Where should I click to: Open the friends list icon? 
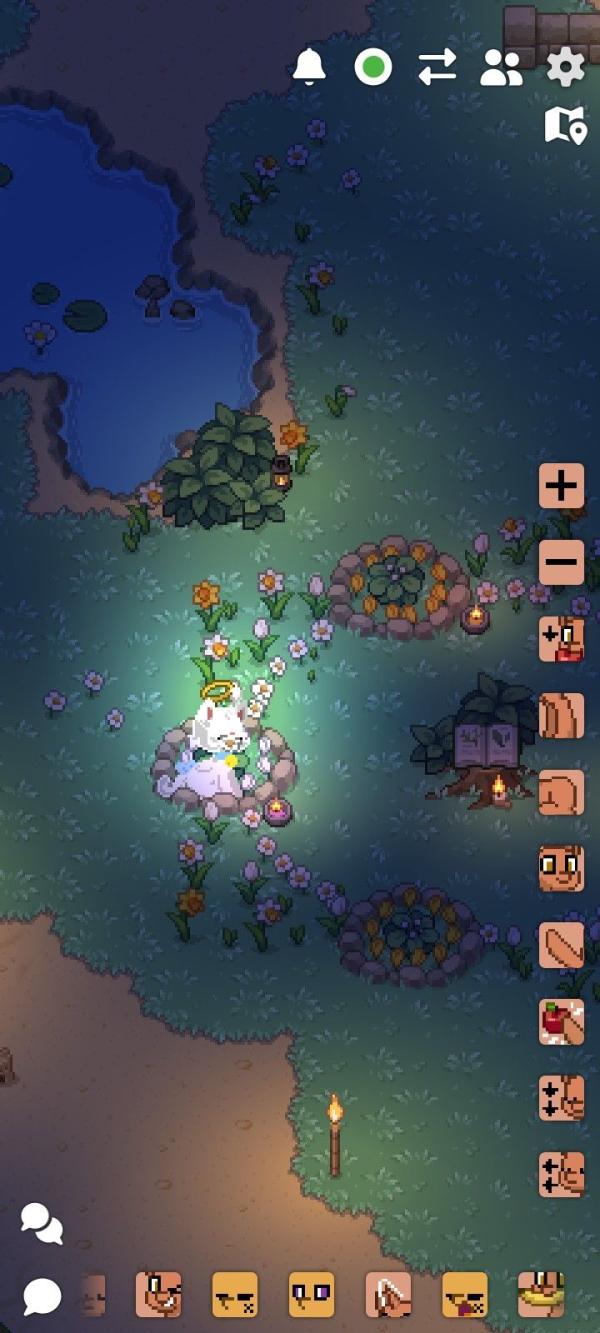(x=501, y=68)
